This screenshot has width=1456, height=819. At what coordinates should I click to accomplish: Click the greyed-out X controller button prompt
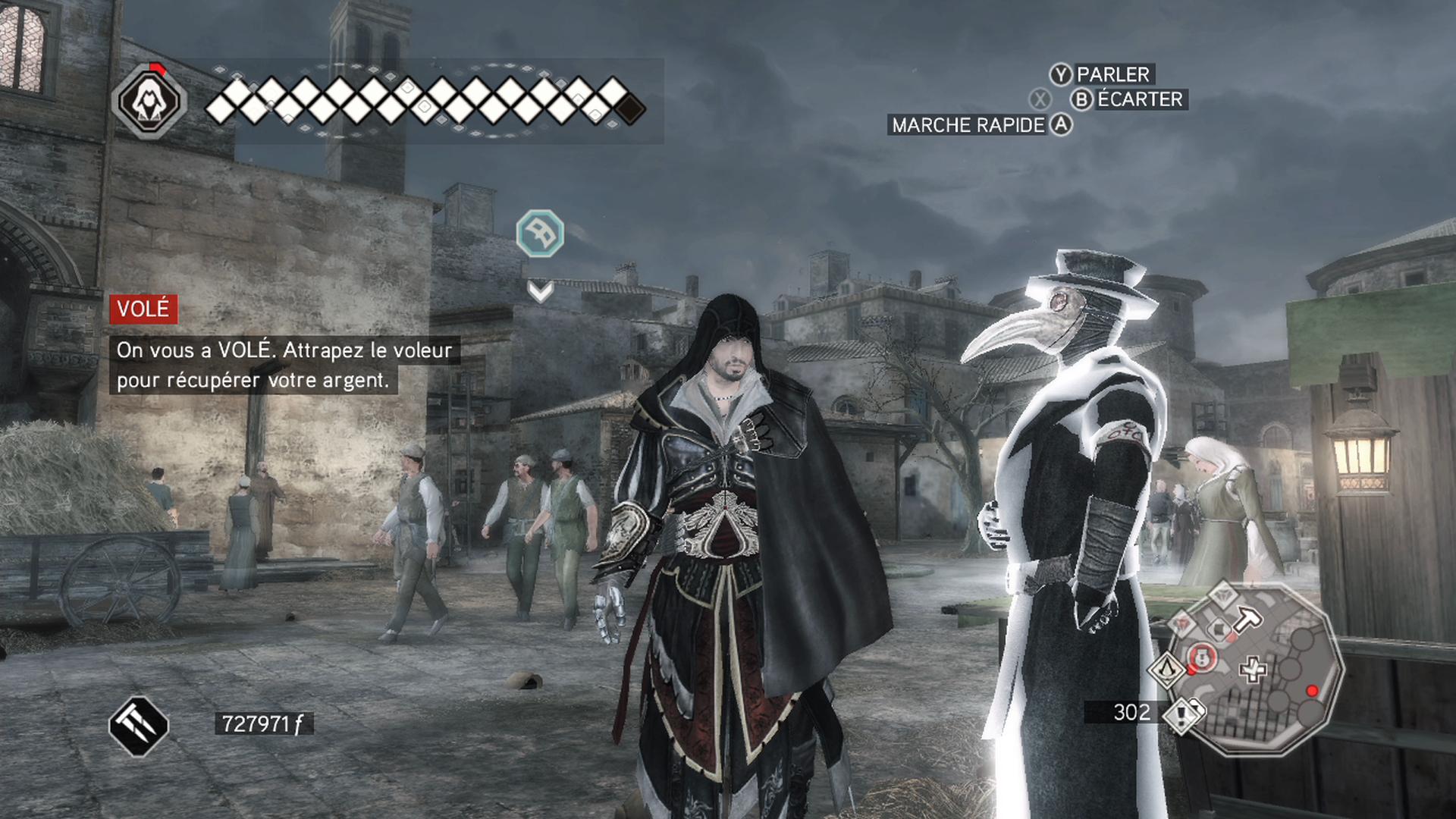(x=1040, y=99)
